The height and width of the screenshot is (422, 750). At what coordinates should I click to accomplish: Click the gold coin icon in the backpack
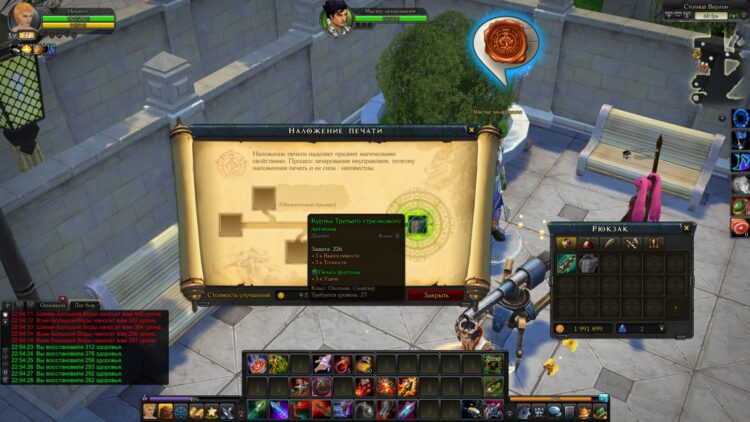[x=560, y=328]
